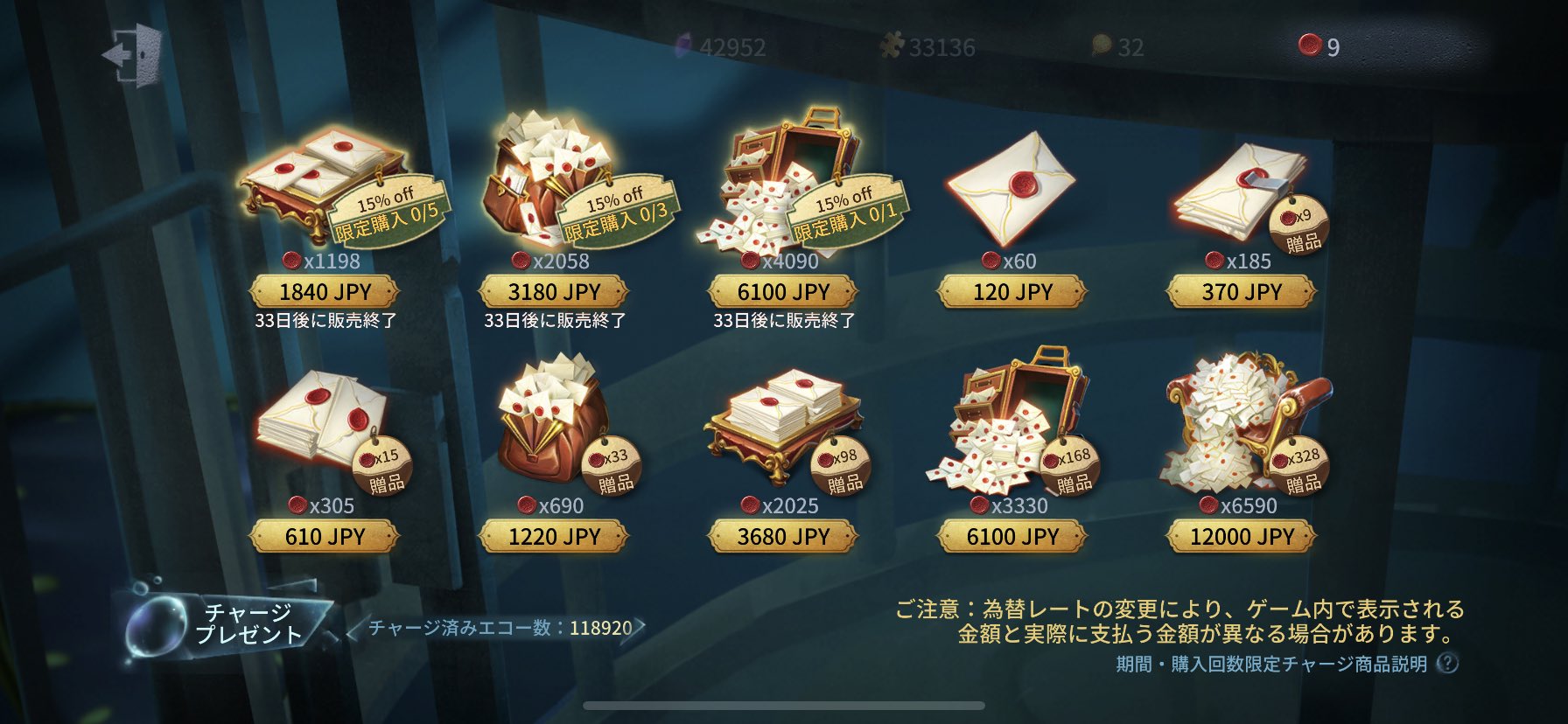This screenshot has height=724, width=1568.
Task: Click the purple currency icon in top bar
Action: [686, 42]
